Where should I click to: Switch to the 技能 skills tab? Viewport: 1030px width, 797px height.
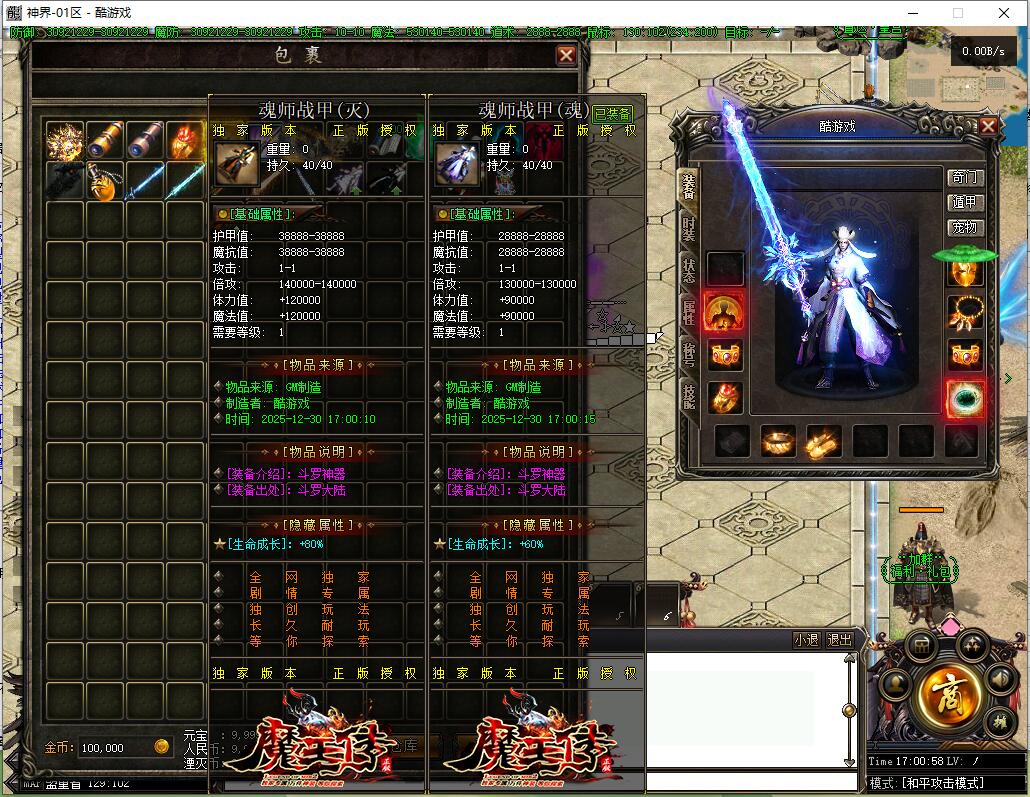tap(689, 395)
